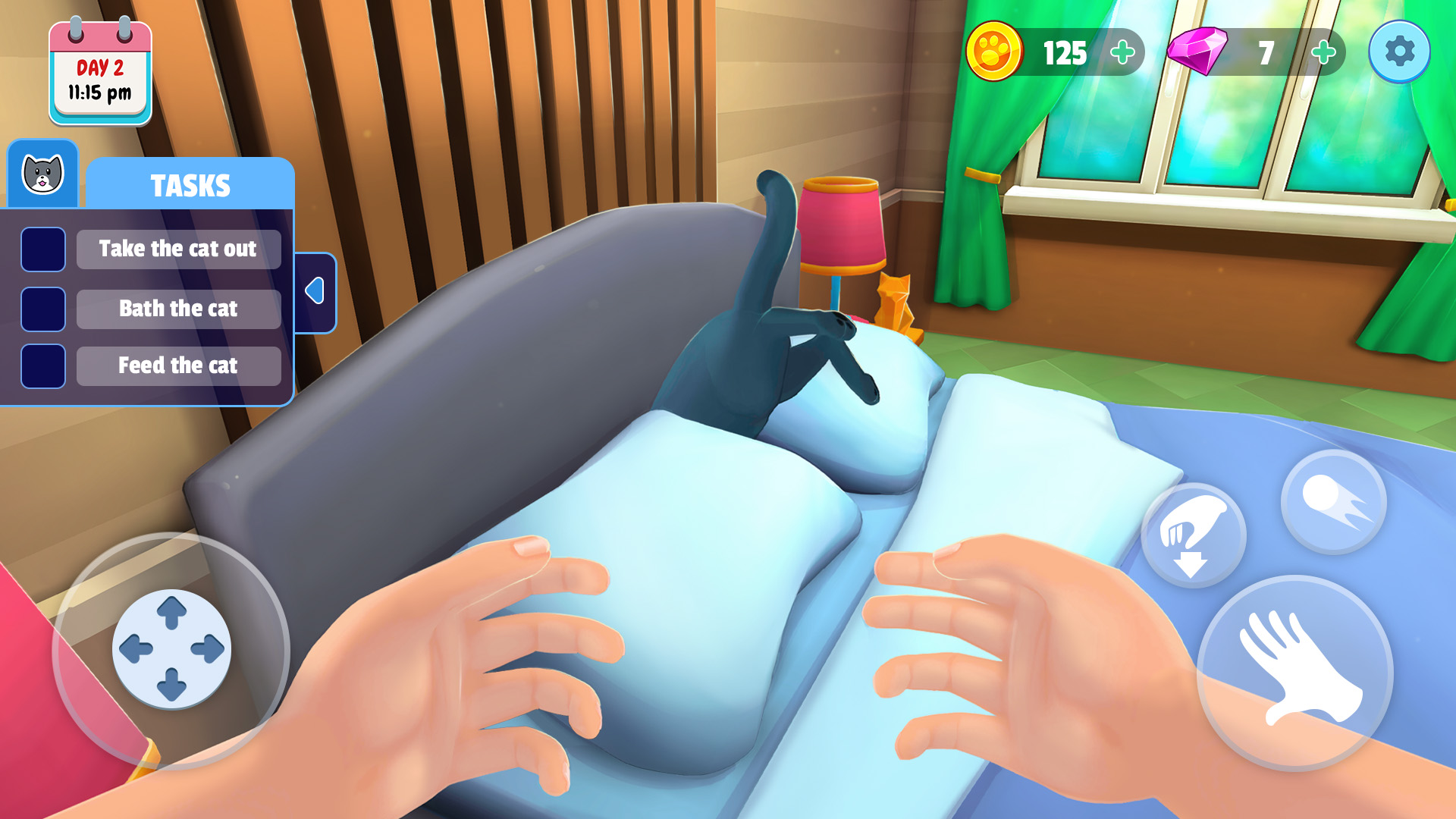The image size is (1456, 819).
Task: Open the settings gear
Action: (x=1399, y=52)
